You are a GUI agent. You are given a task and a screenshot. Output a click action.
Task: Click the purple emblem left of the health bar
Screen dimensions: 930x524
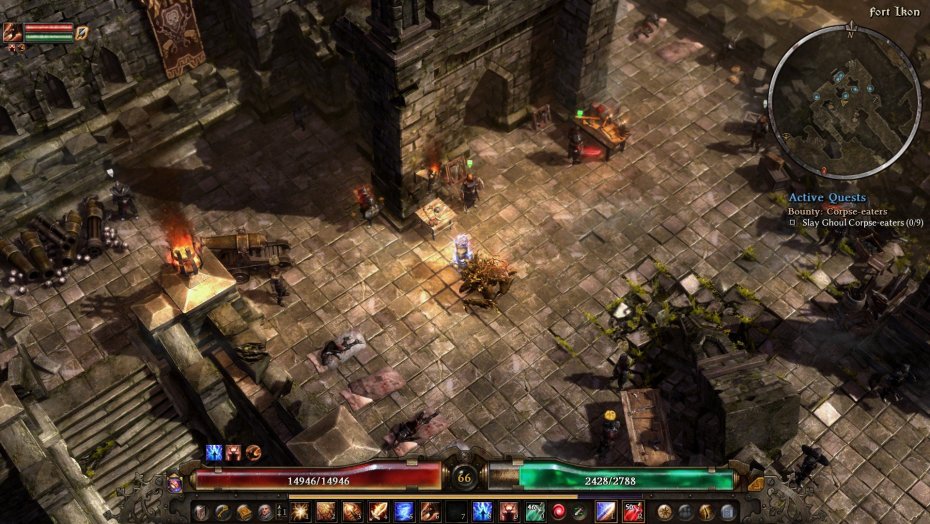[175, 483]
